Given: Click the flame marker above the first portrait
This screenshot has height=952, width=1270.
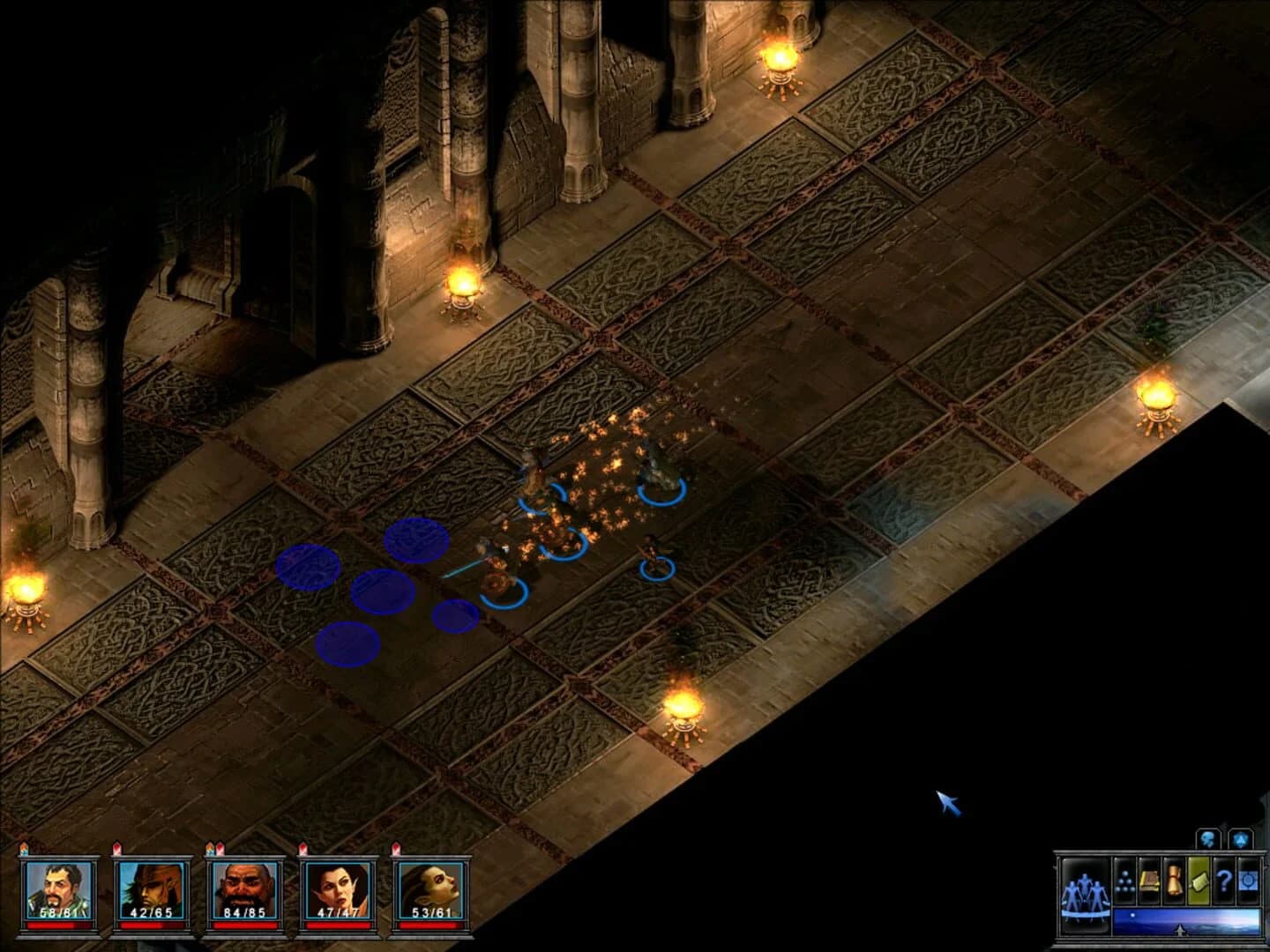Looking at the screenshot, I should click(x=23, y=847).
